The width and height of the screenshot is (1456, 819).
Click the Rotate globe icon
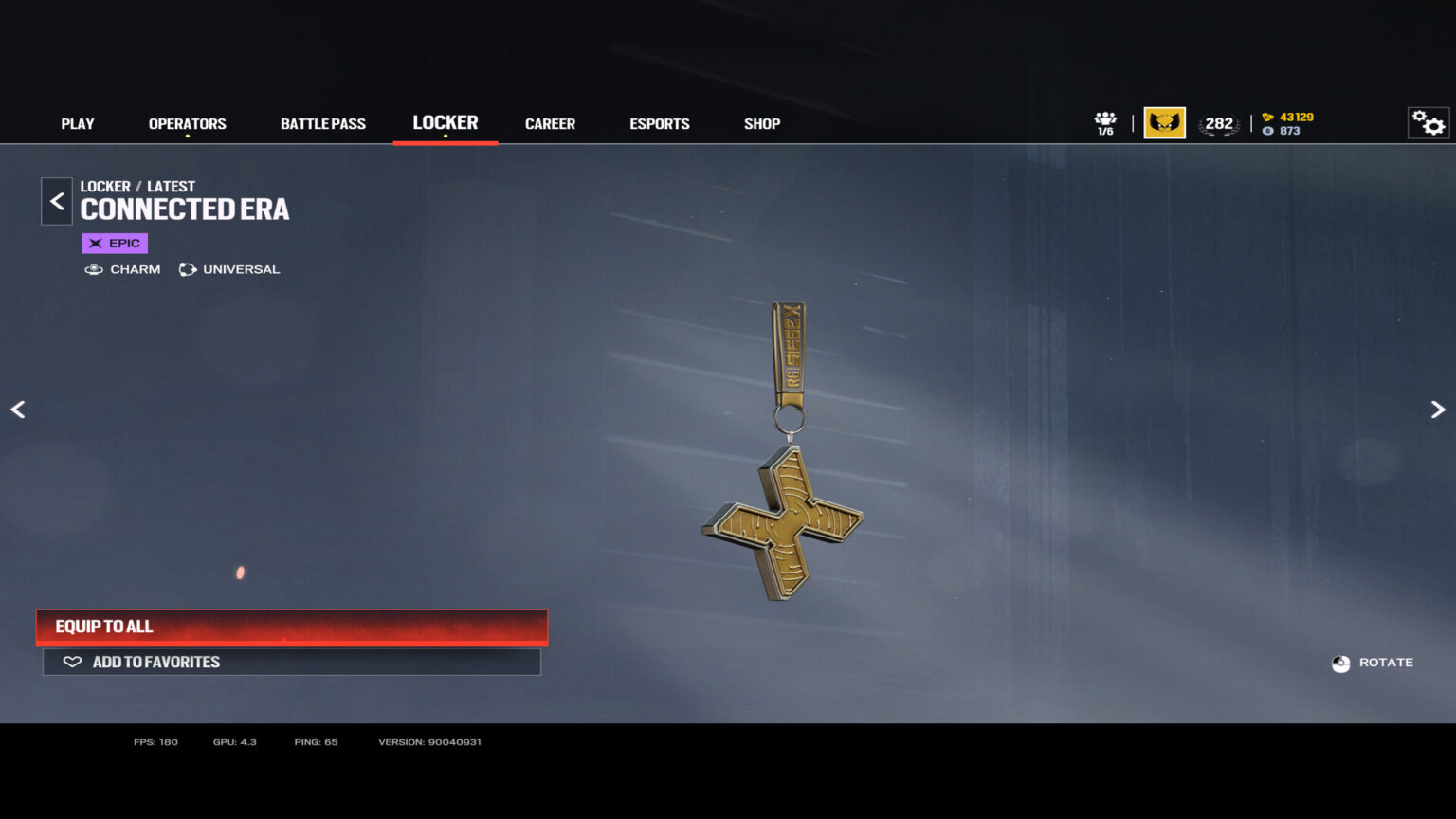1340,663
